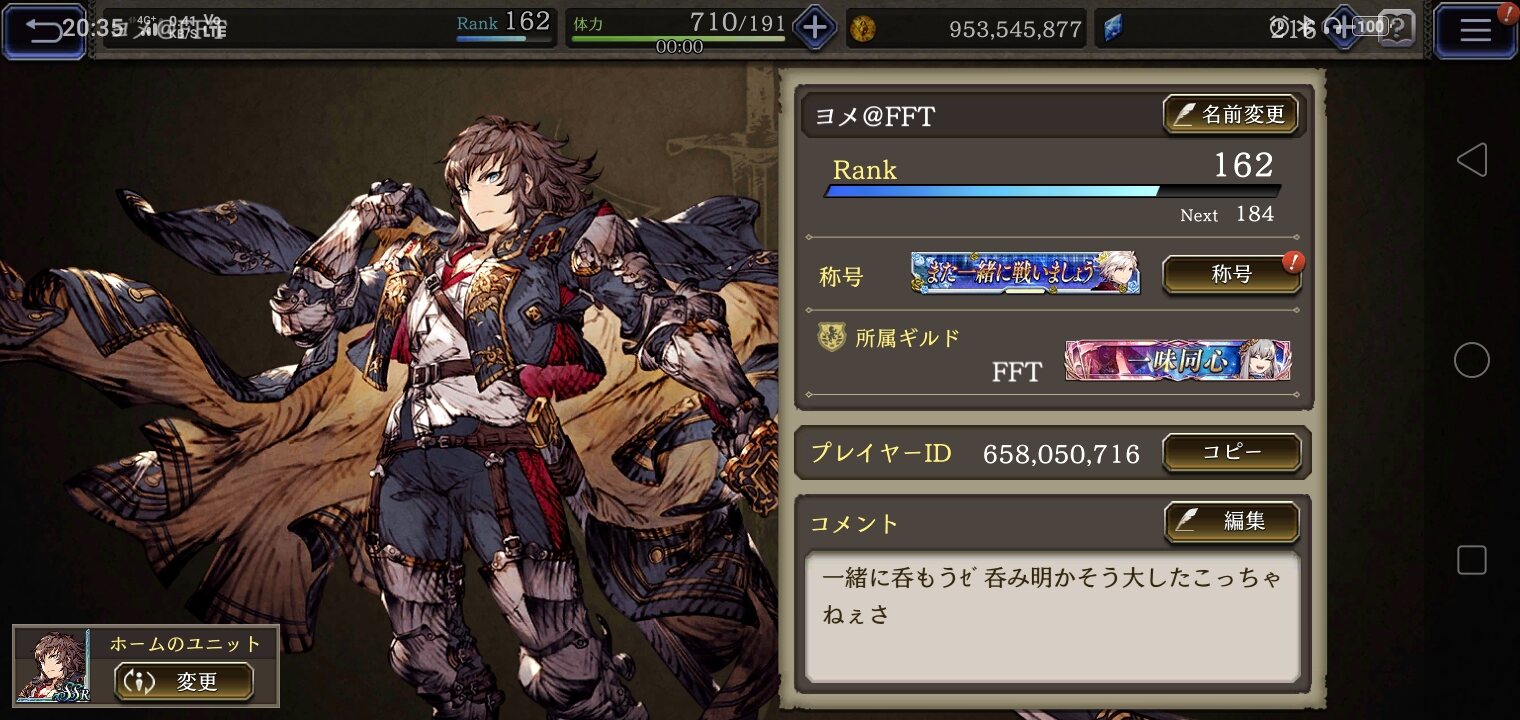This screenshot has height=720, width=1520.
Task: Tap the Android back triangle
Action: (1471, 160)
